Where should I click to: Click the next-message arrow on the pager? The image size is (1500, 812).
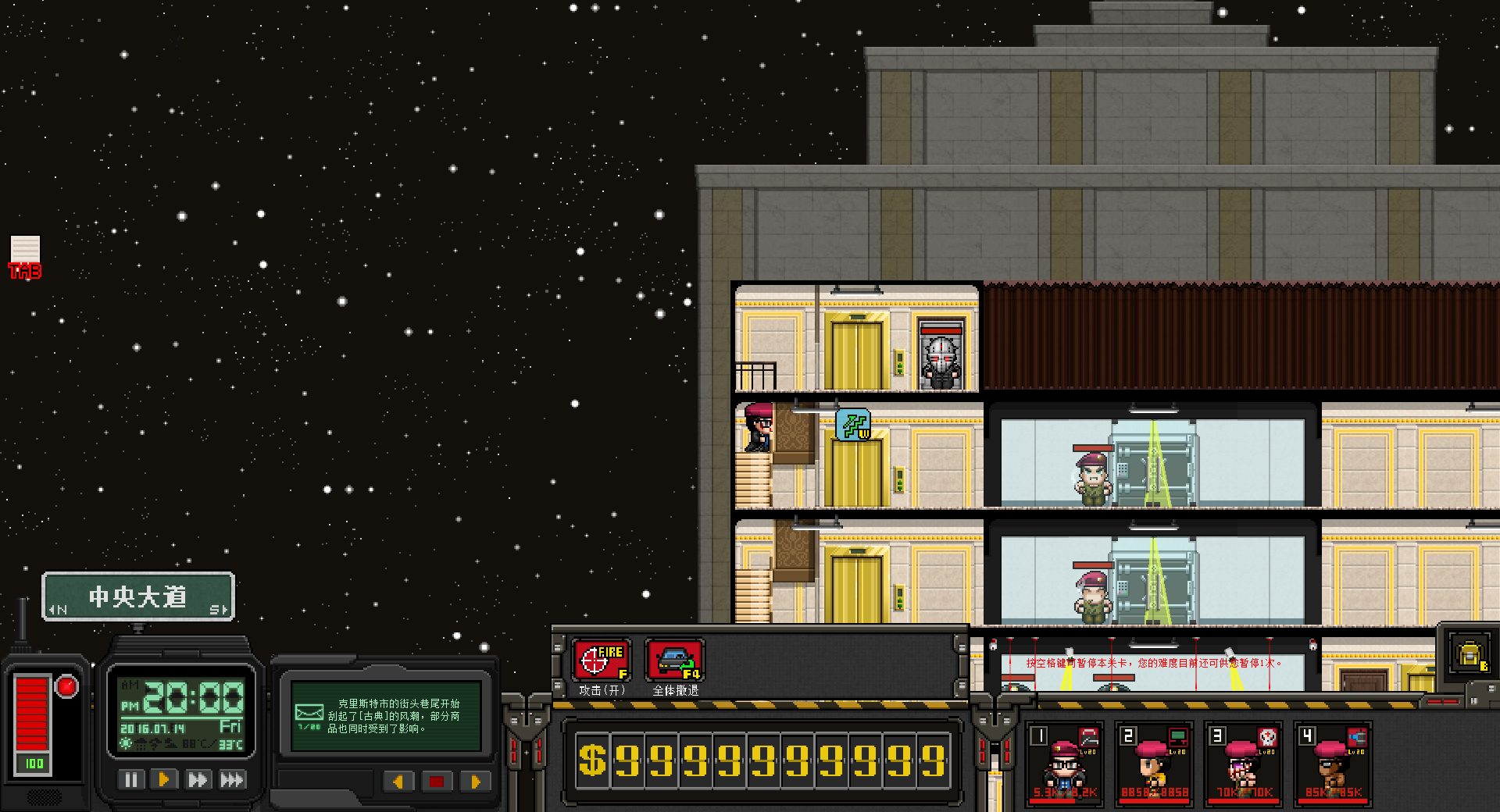[x=474, y=782]
